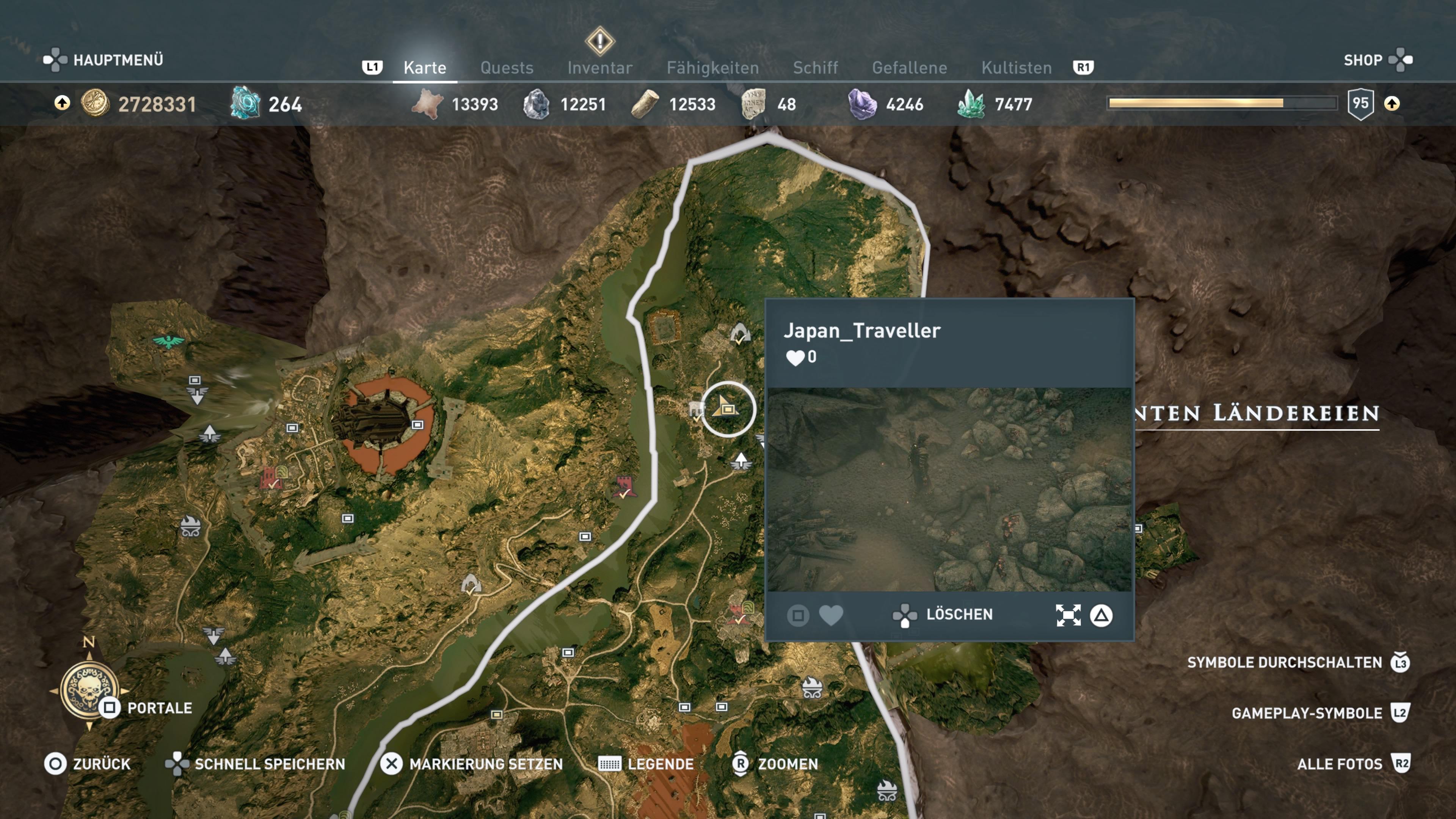Viewport: 1456px width, 819px height.
Task: Show Alle Fotos
Action: tap(1339, 764)
